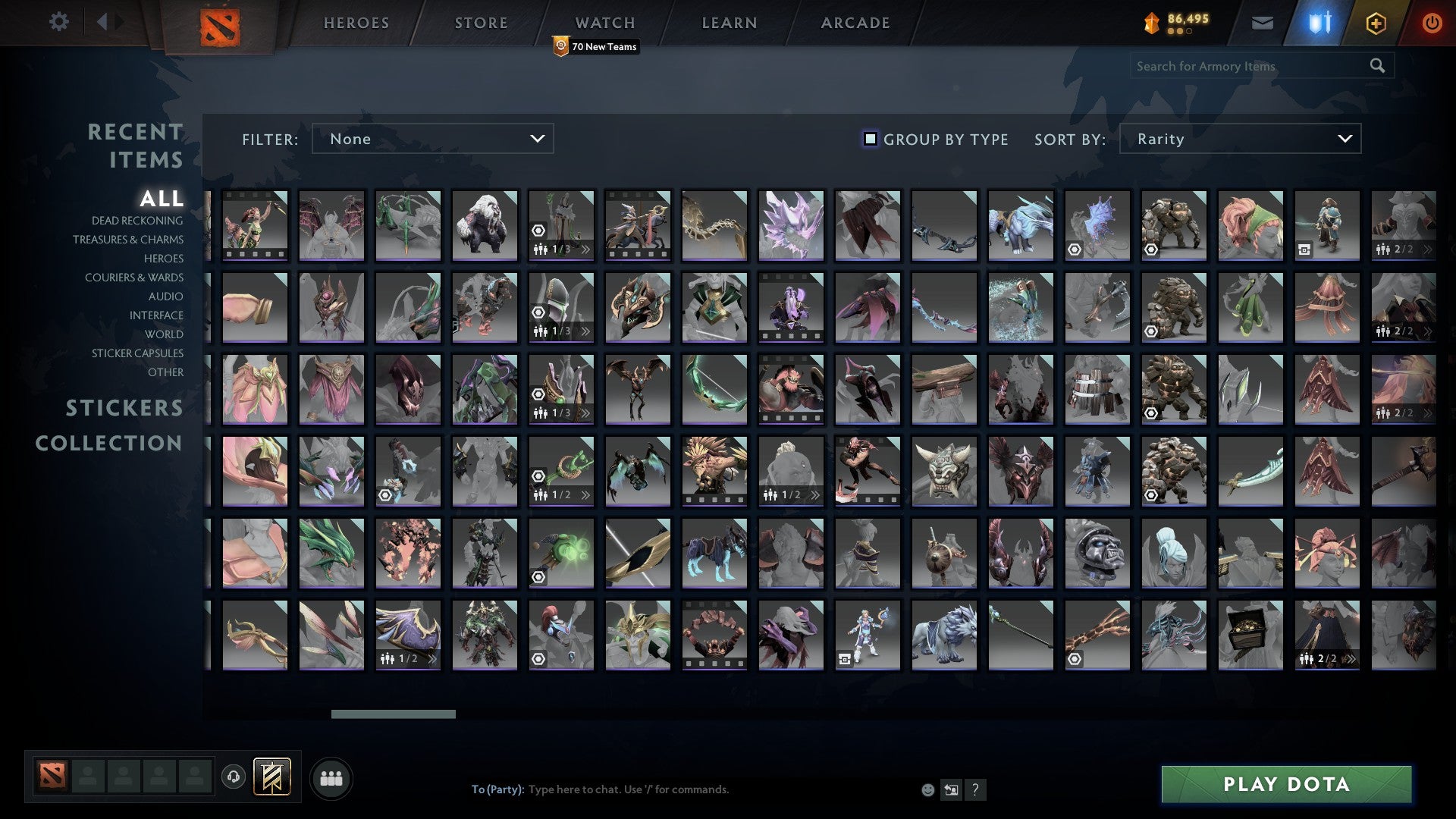
Task: Open the Sort By Rarity dropdown
Action: (x=1239, y=139)
